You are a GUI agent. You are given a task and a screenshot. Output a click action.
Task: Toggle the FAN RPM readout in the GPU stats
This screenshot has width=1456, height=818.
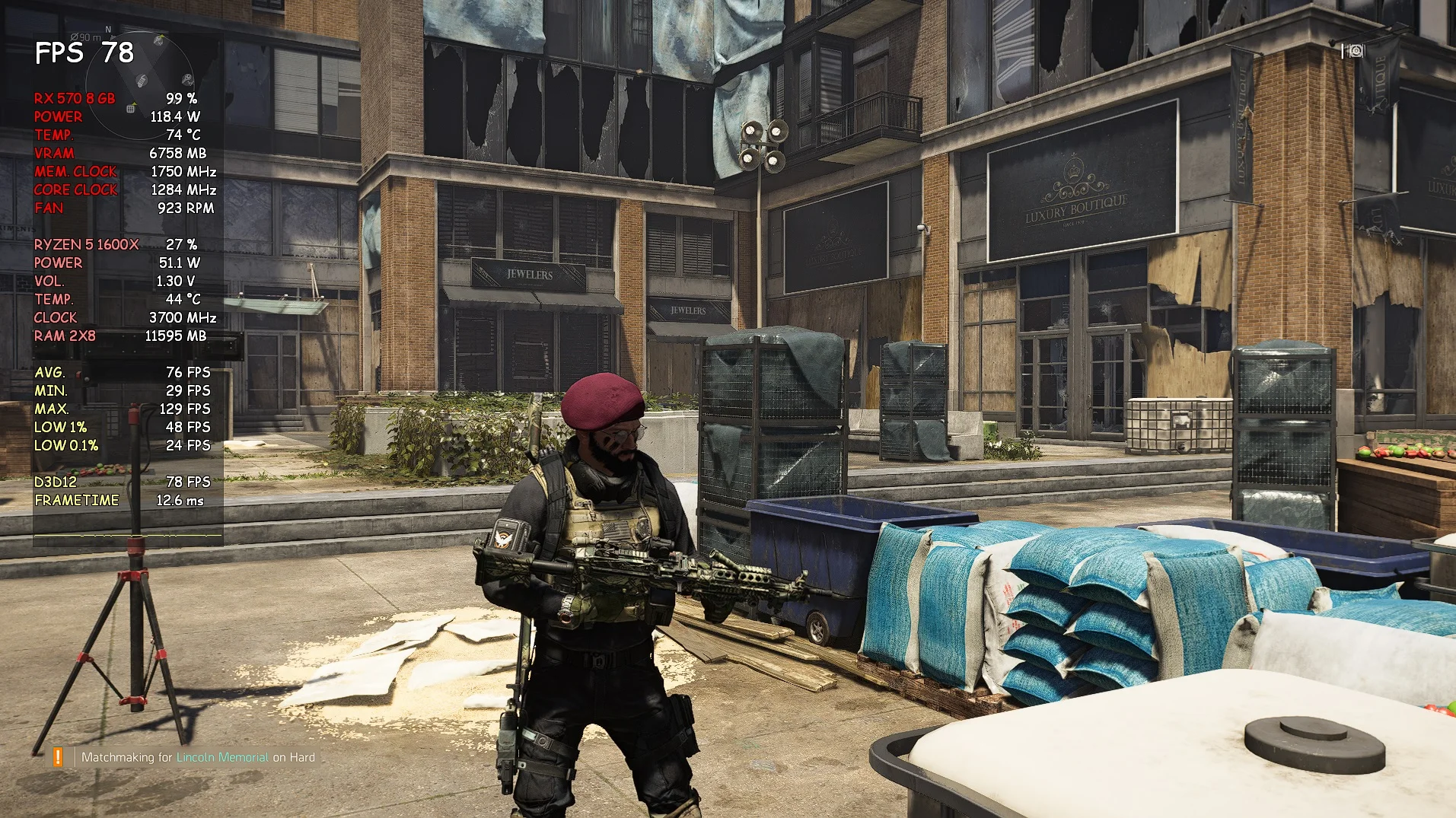click(x=49, y=208)
